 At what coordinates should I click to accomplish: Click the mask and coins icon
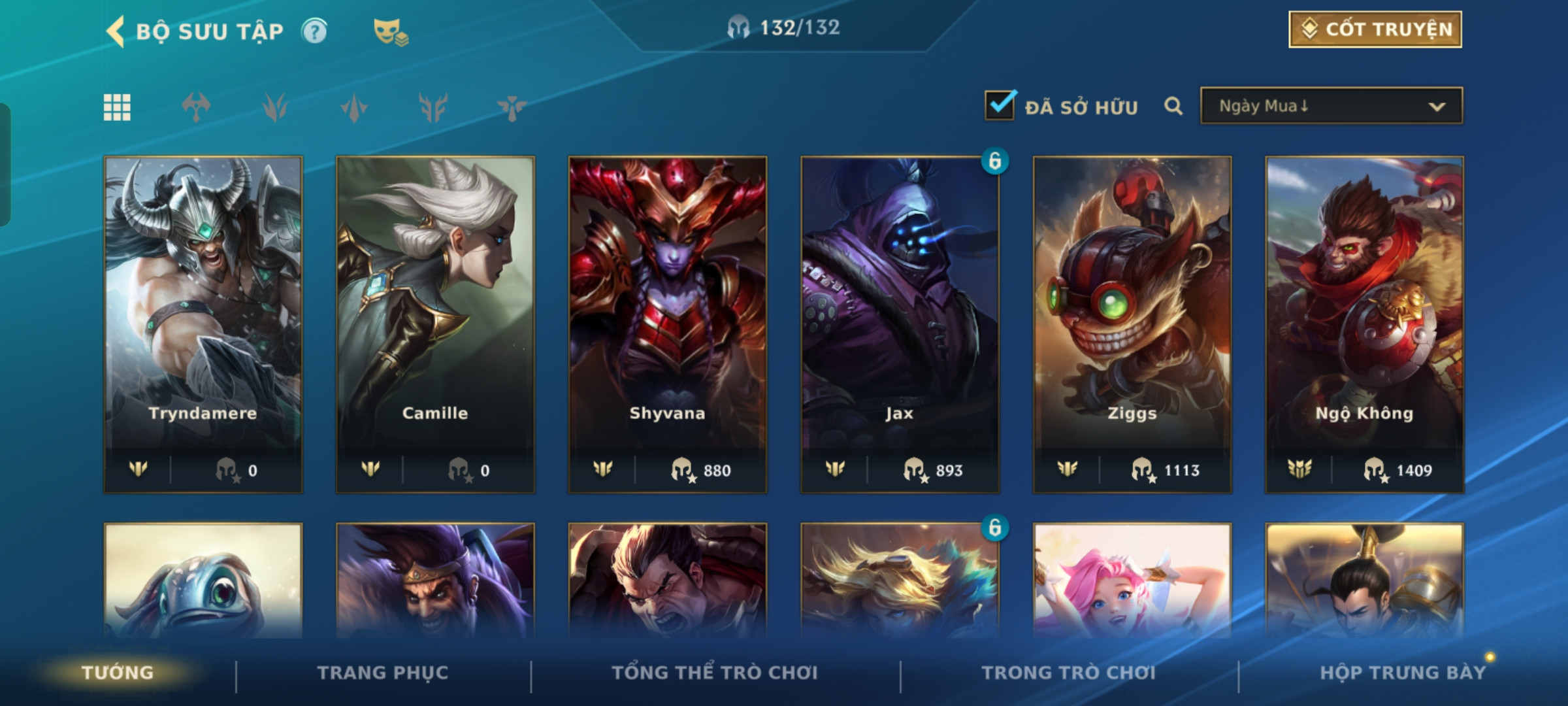pos(390,31)
